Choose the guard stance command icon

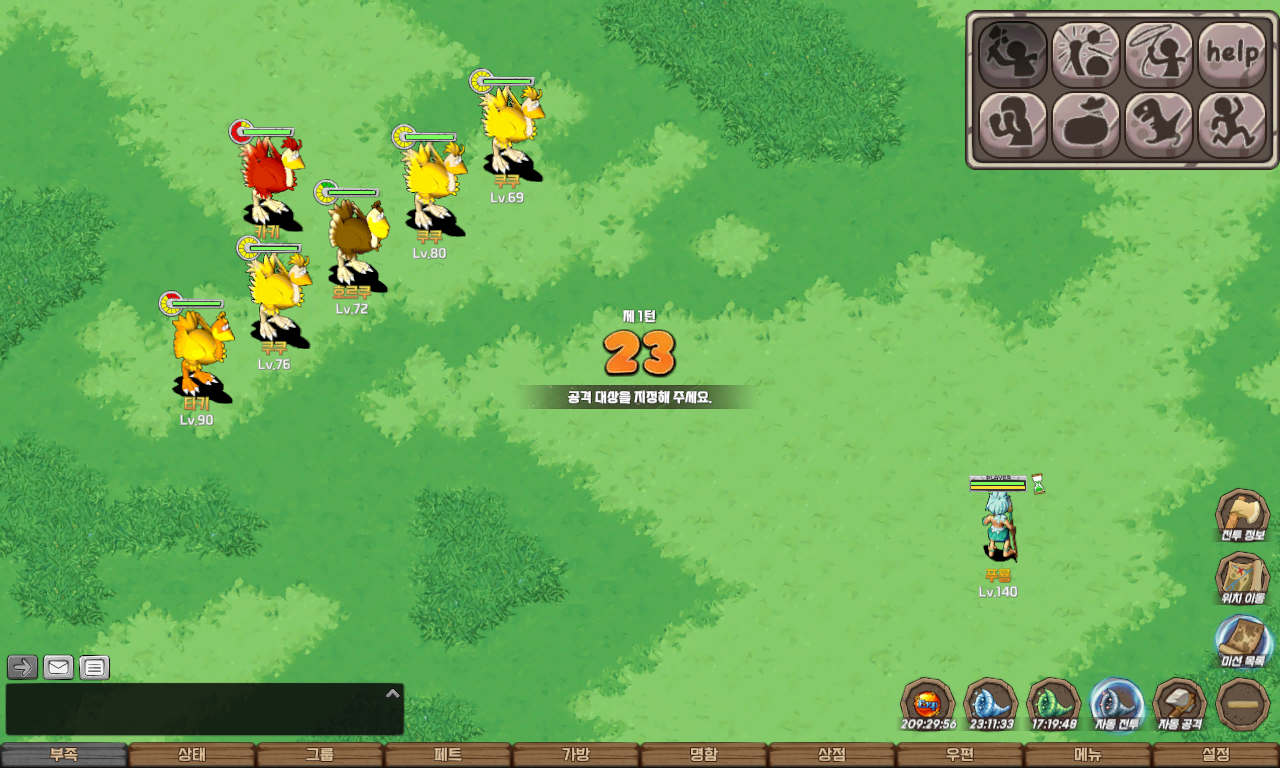coord(1012,125)
